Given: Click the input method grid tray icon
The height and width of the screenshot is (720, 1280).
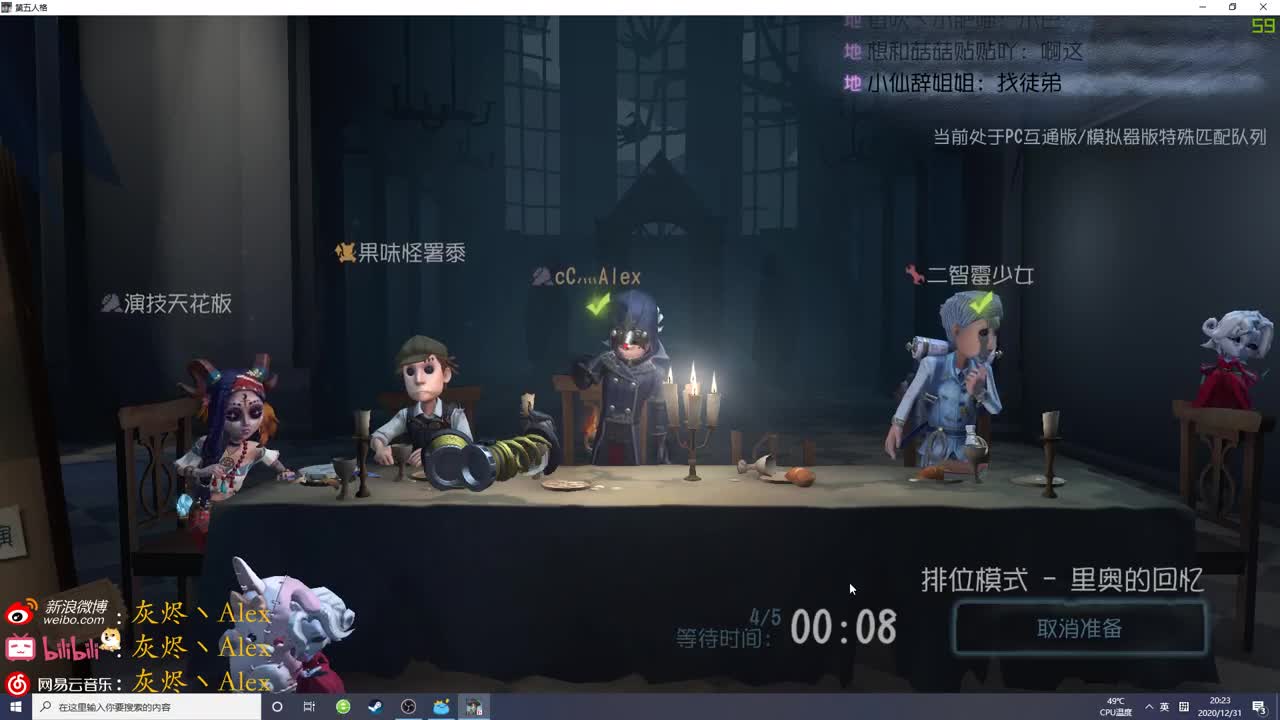Looking at the screenshot, I should pos(1184,707).
